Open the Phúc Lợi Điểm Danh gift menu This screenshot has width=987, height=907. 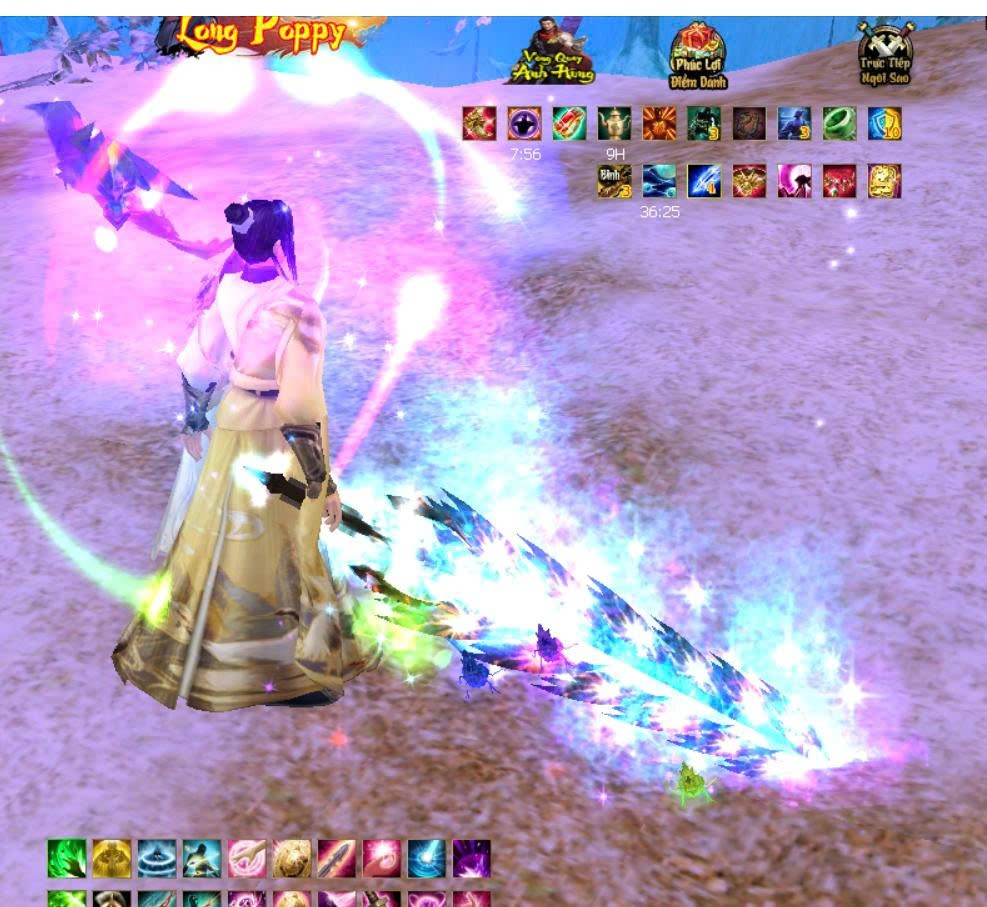coord(697,56)
